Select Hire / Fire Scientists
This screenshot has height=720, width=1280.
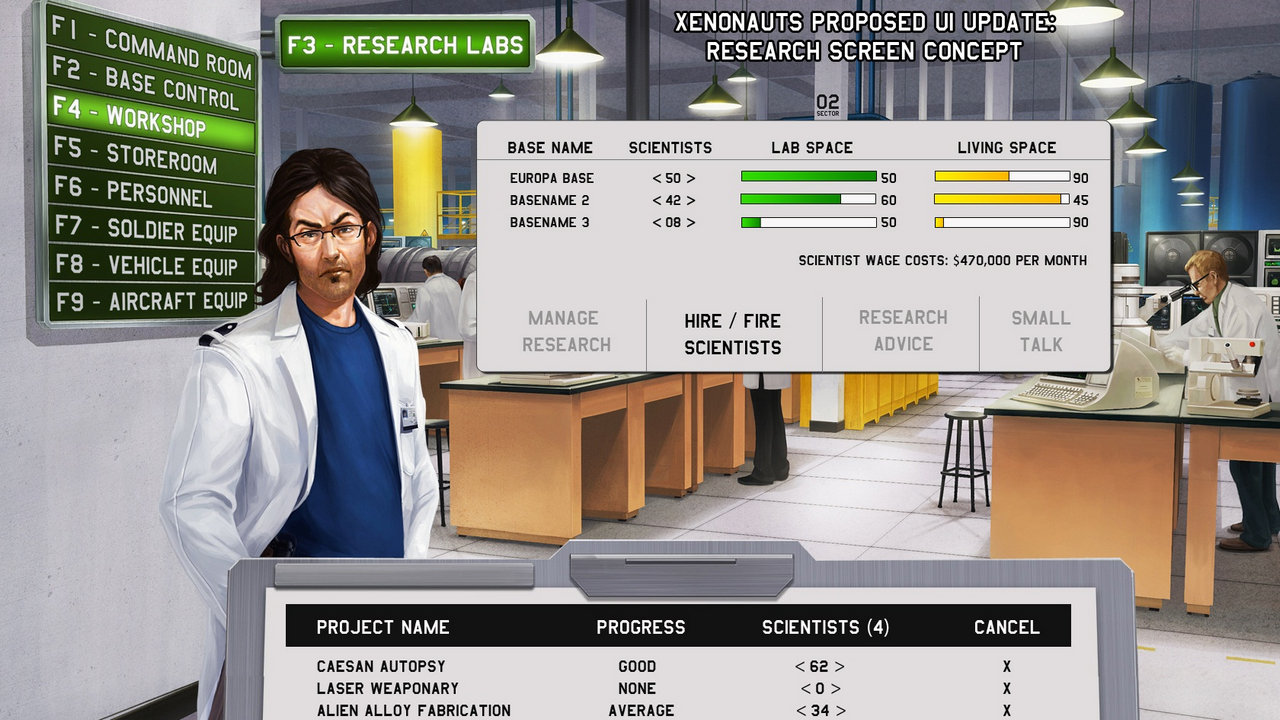tap(733, 334)
